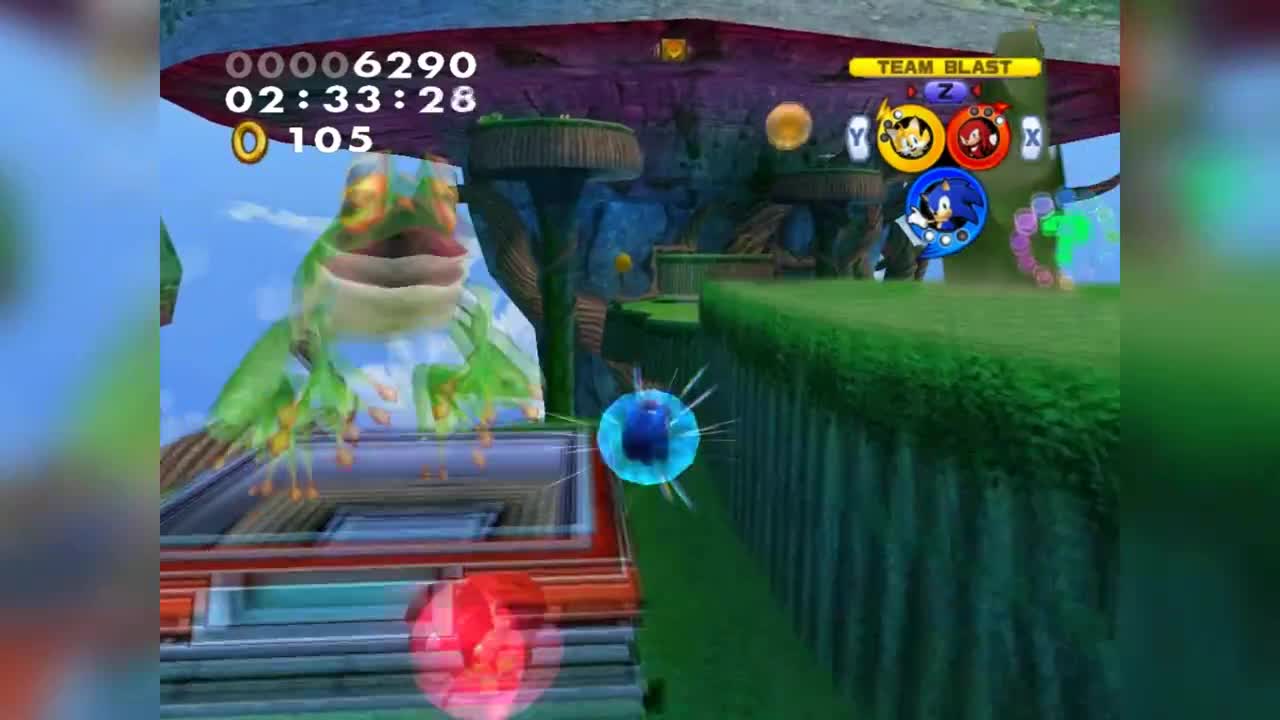
Task: Select the timer reading 02:33:28
Action: tap(350, 101)
